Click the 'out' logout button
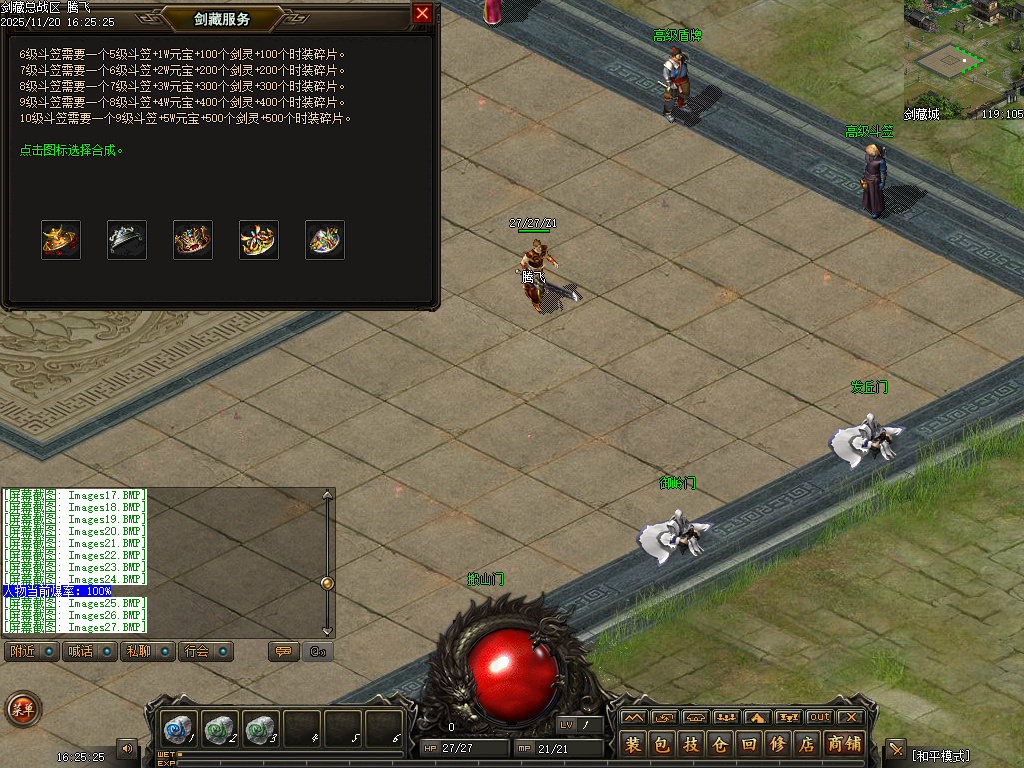The height and width of the screenshot is (768, 1024). click(x=820, y=717)
